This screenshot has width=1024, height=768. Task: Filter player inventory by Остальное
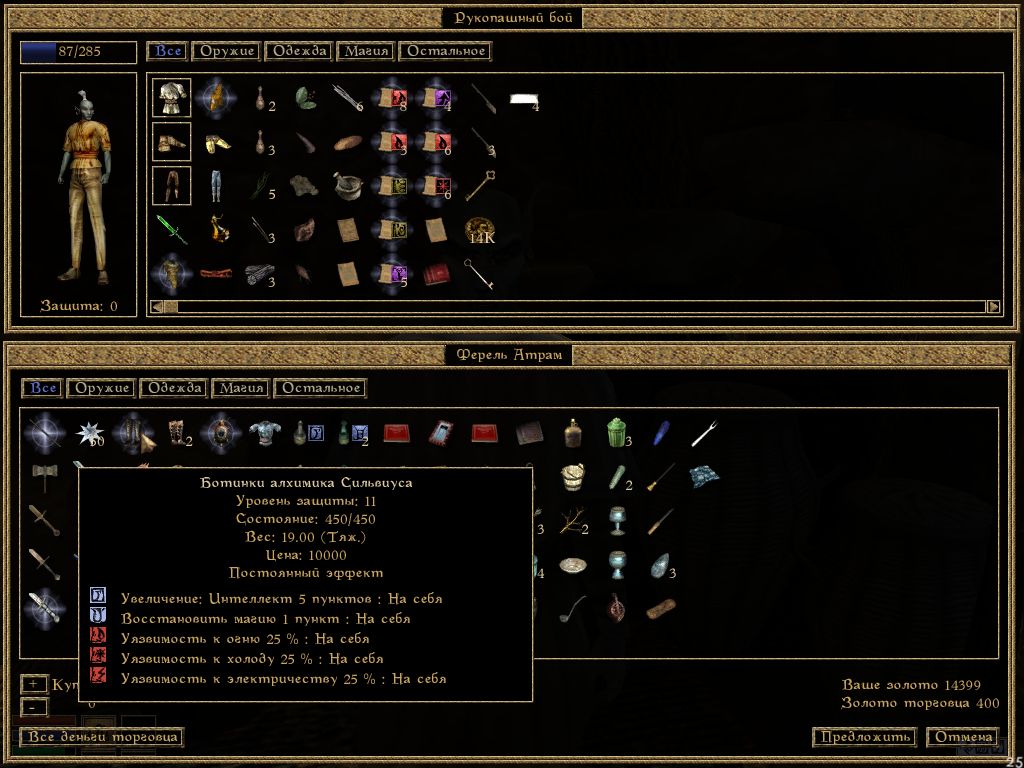coord(445,51)
